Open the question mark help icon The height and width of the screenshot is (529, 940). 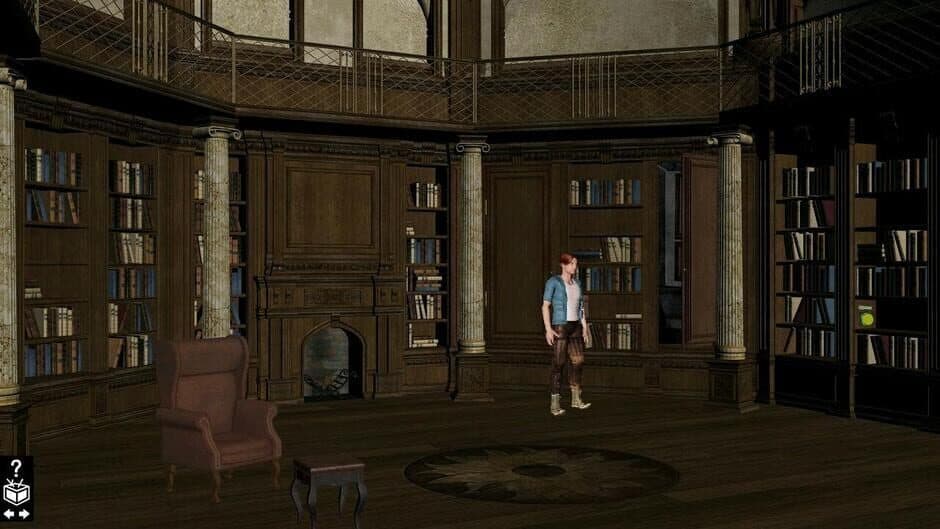pyautogui.click(x=16, y=467)
